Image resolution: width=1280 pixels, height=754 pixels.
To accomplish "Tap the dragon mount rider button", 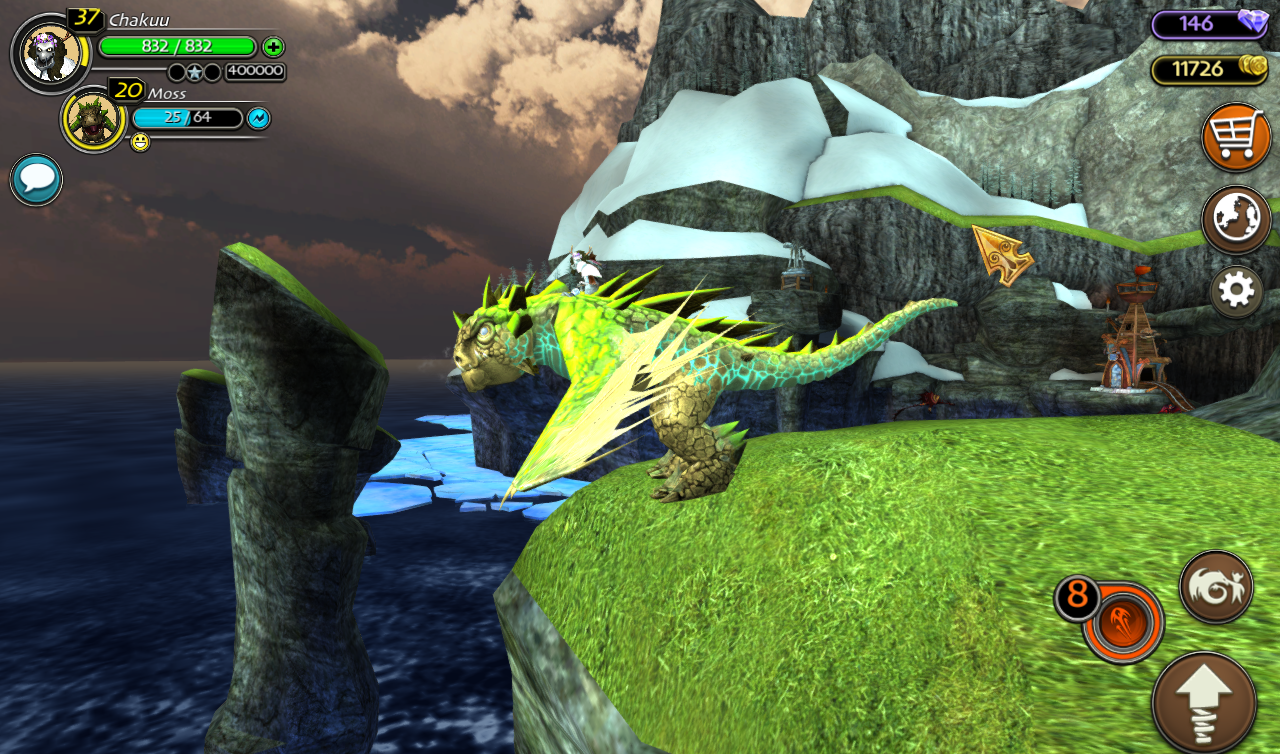I will tap(1216, 587).
